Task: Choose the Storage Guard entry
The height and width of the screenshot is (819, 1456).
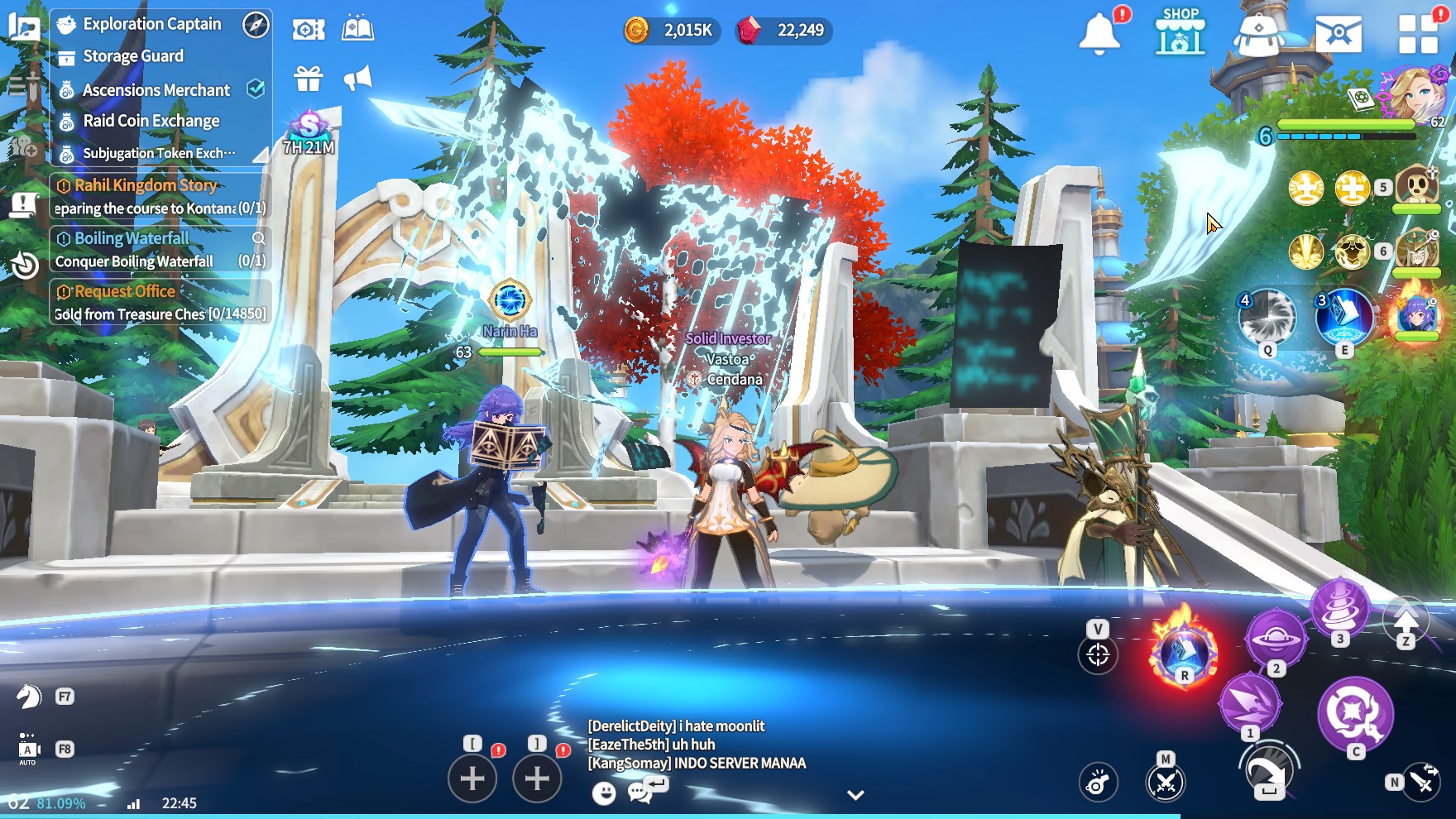Action: tap(132, 56)
